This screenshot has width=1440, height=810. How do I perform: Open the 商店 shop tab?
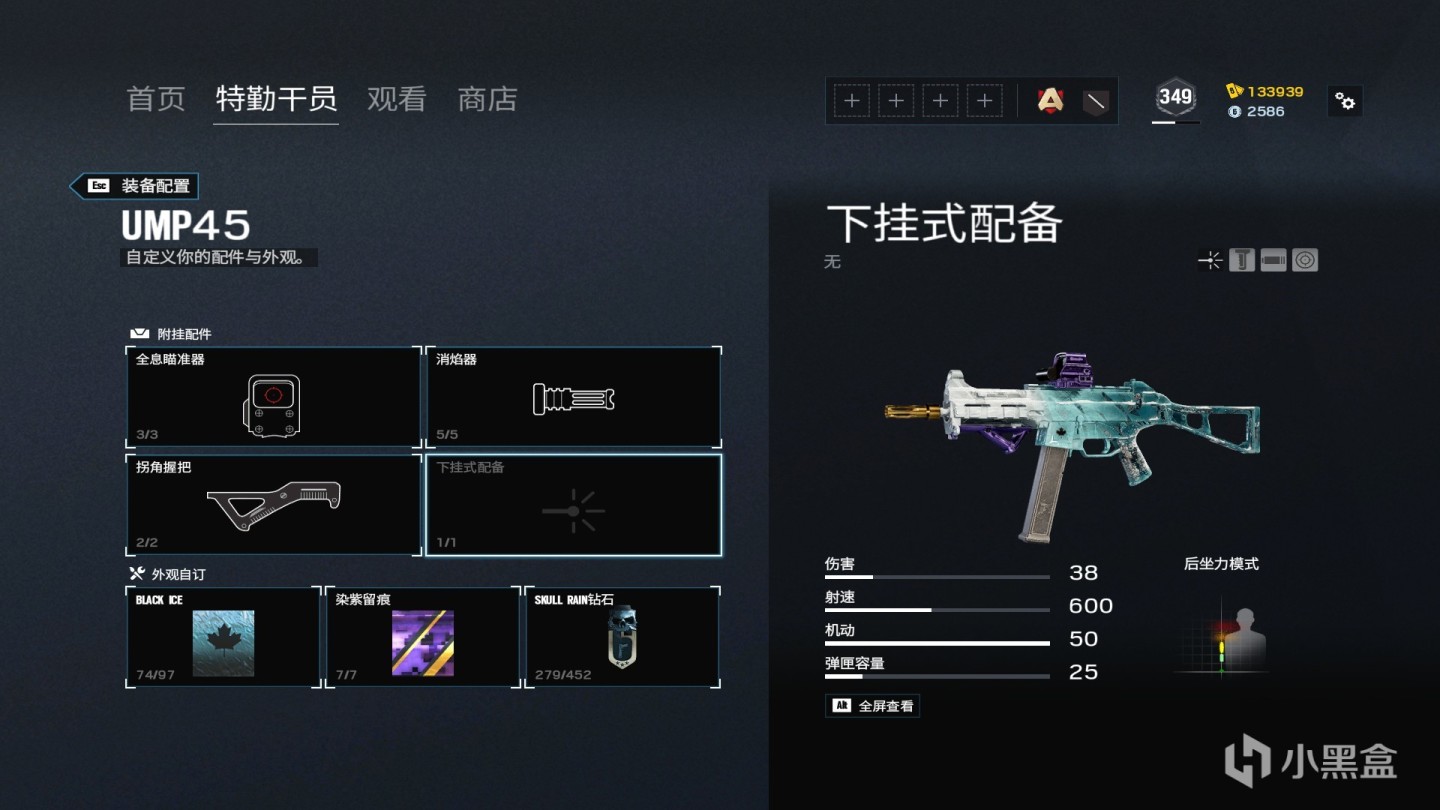(487, 99)
